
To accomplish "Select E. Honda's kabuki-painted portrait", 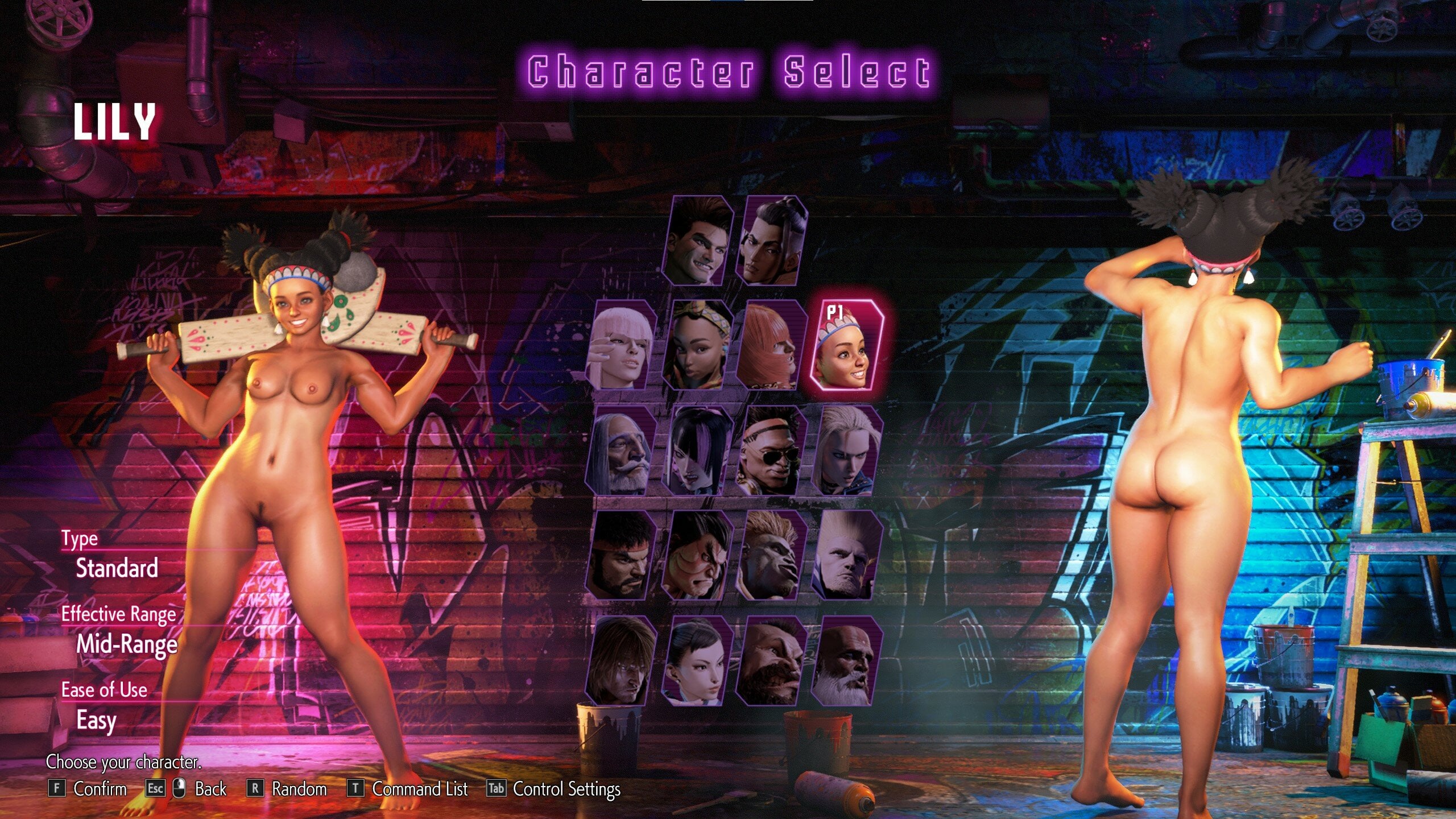I will click(x=697, y=555).
